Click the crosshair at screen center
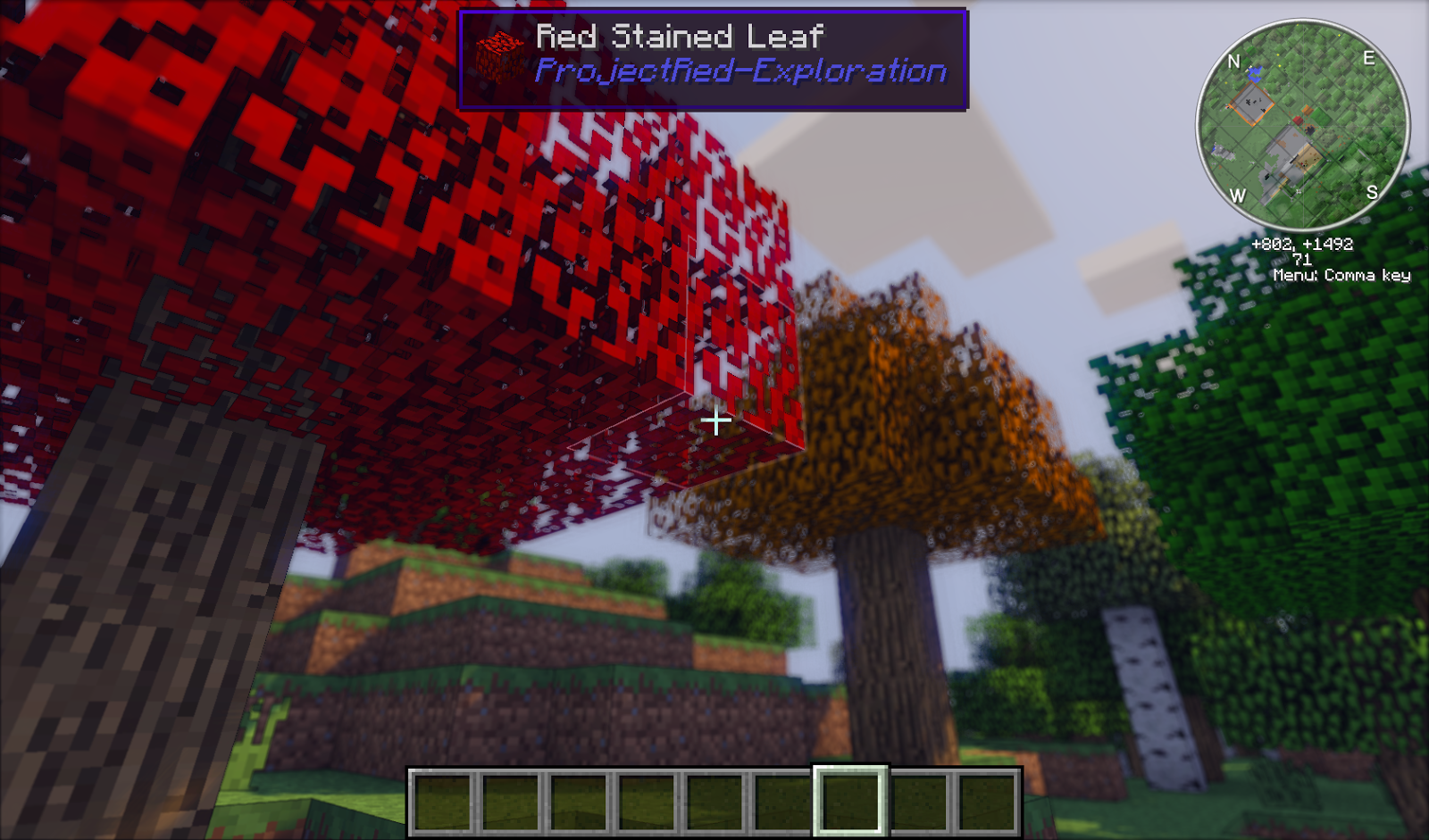The image size is (1429, 840). pos(714,421)
